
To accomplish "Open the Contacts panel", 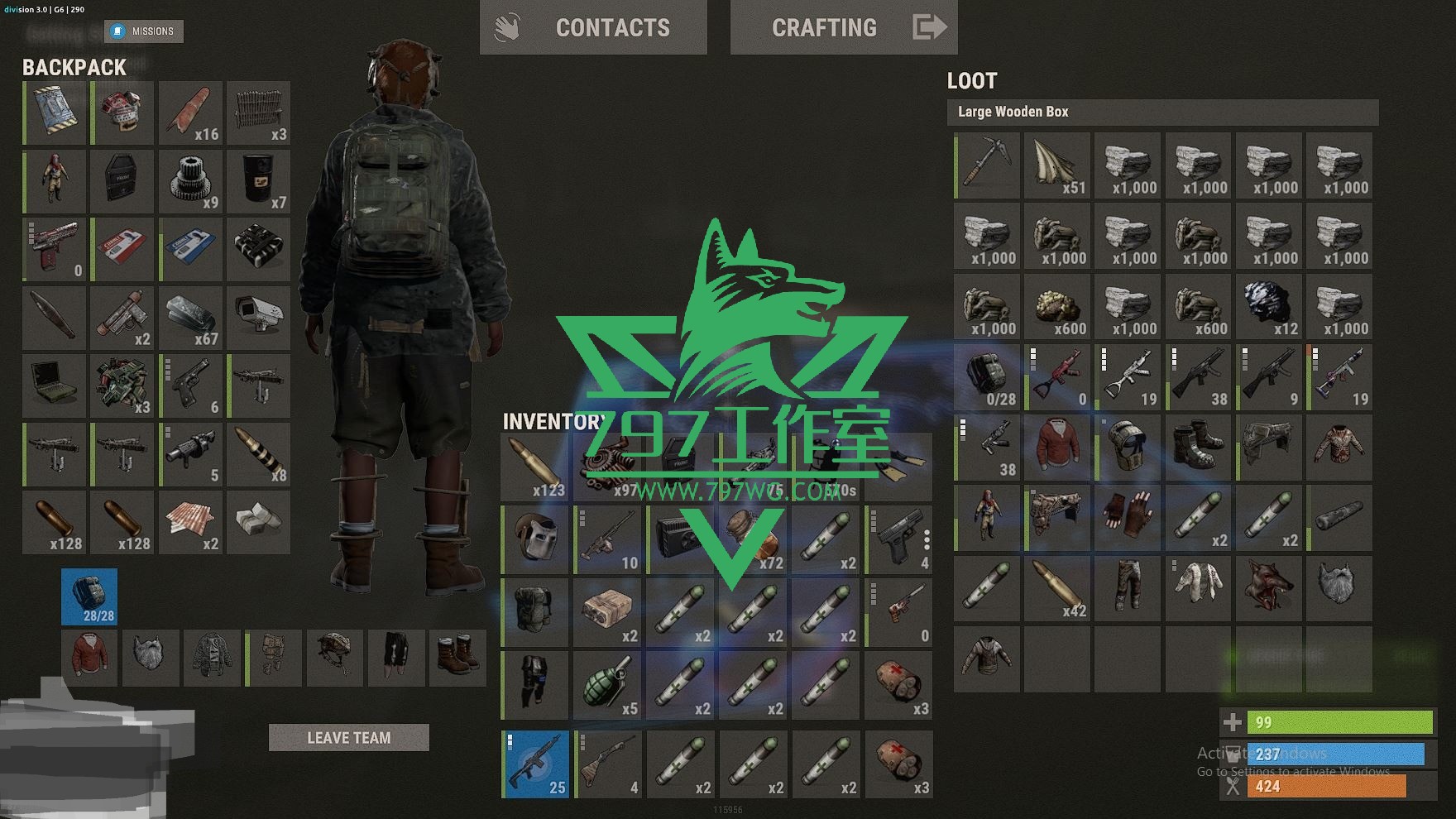I will pos(593,27).
